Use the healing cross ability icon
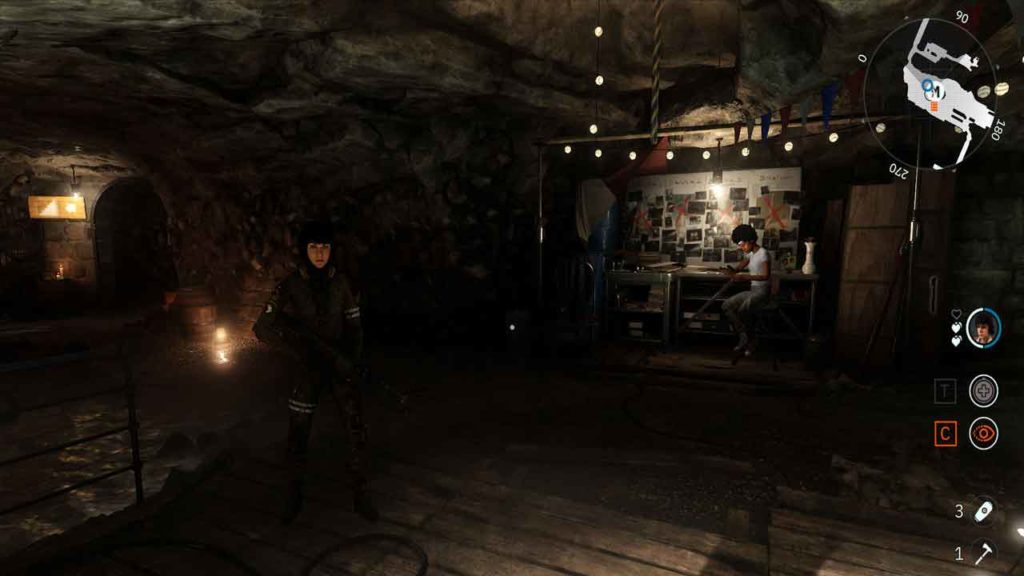Image resolution: width=1024 pixels, height=576 pixels. pyautogui.click(x=984, y=390)
